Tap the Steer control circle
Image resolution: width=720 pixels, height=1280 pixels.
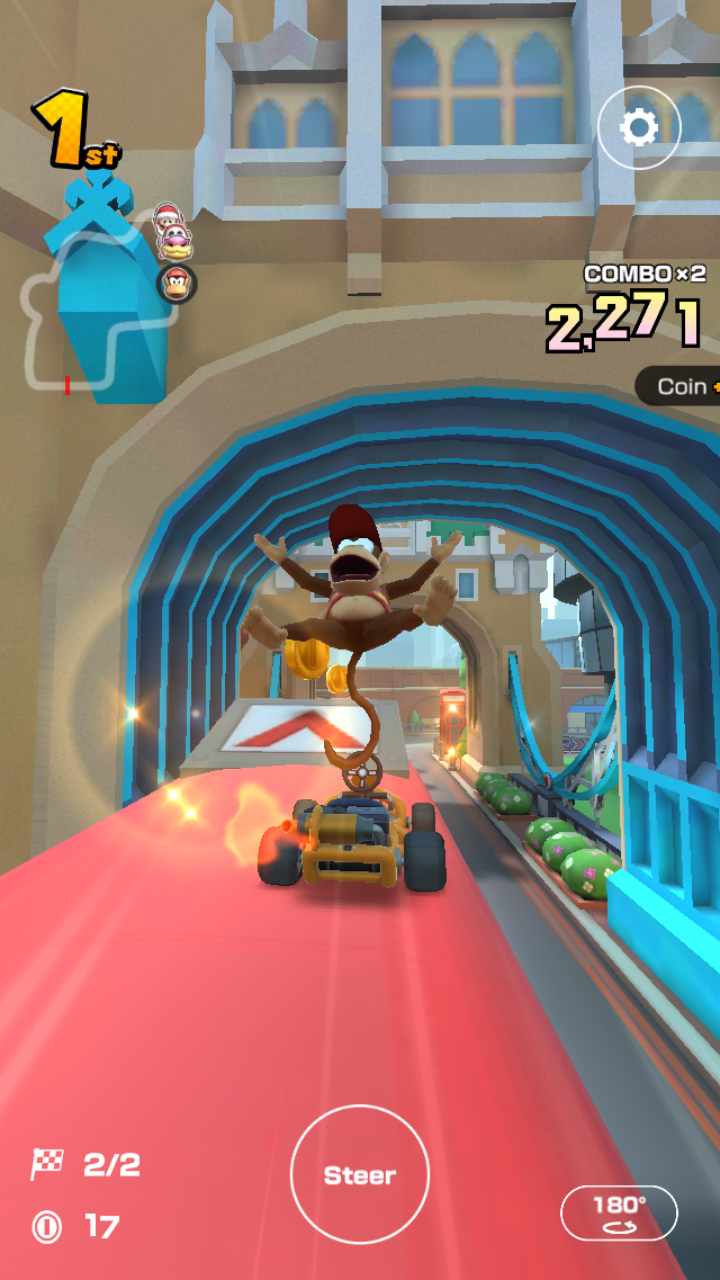pos(360,1175)
